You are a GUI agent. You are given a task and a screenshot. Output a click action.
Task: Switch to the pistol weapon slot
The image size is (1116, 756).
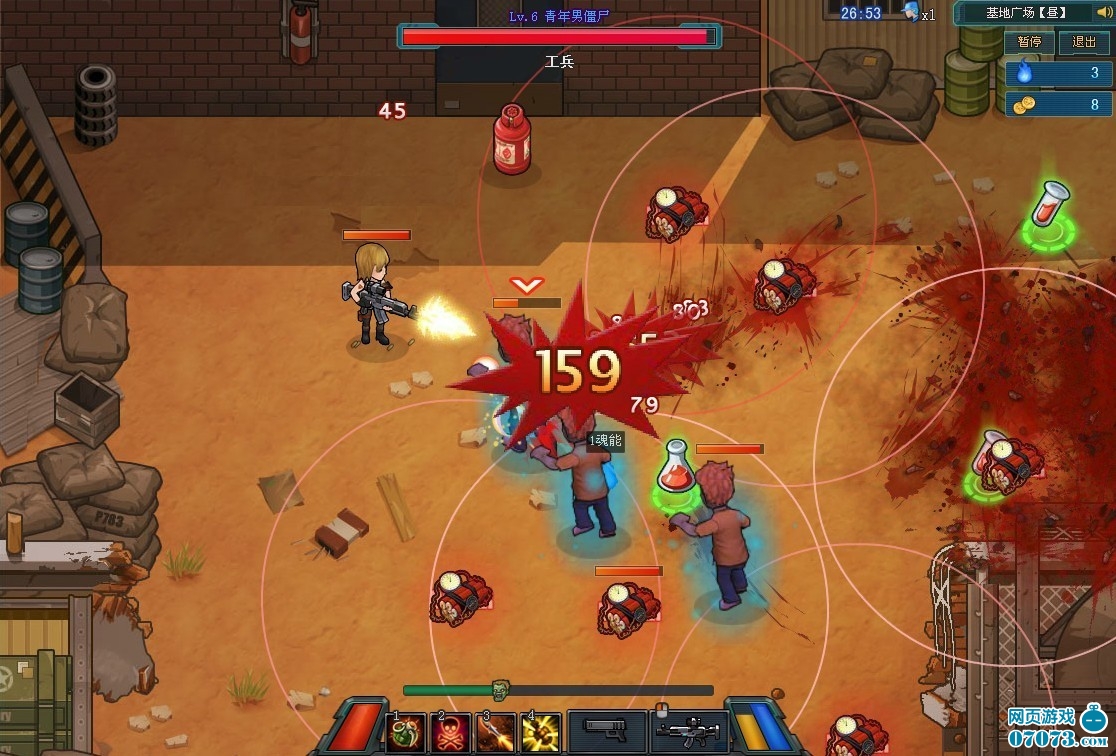point(607,733)
